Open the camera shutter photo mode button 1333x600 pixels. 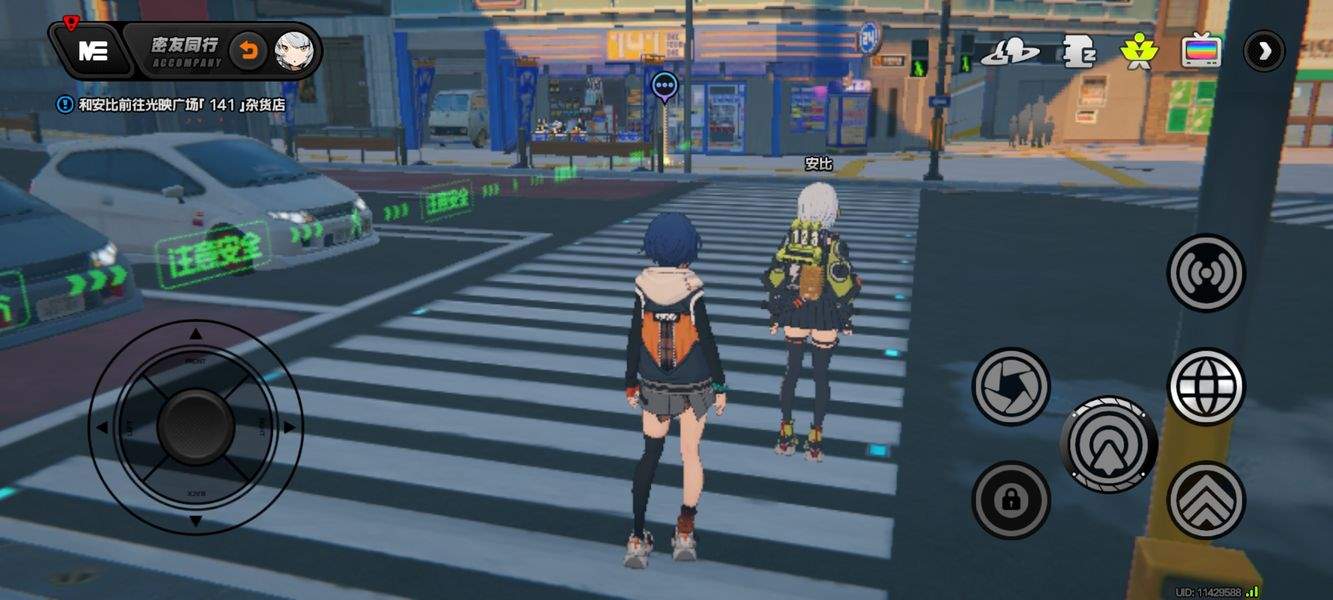pos(1010,386)
